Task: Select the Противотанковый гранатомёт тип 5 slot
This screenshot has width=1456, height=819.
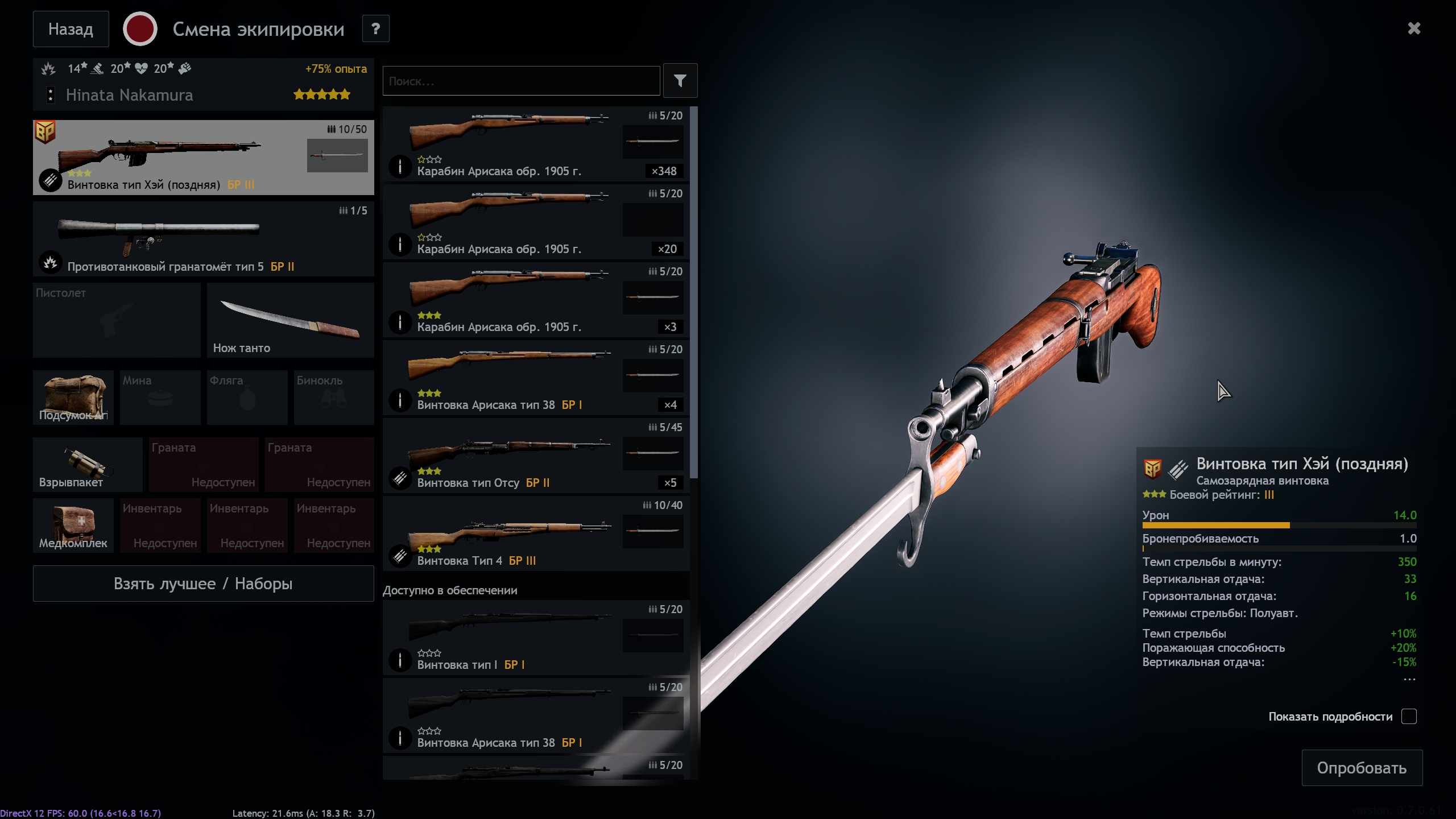Action: coord(203,239)
